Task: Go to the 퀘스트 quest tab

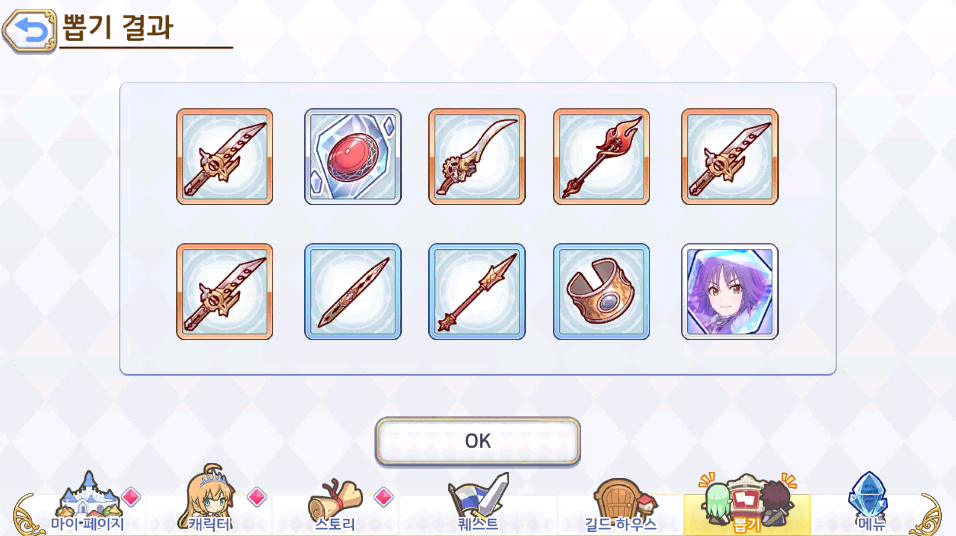Action: [x=478, y=510]
